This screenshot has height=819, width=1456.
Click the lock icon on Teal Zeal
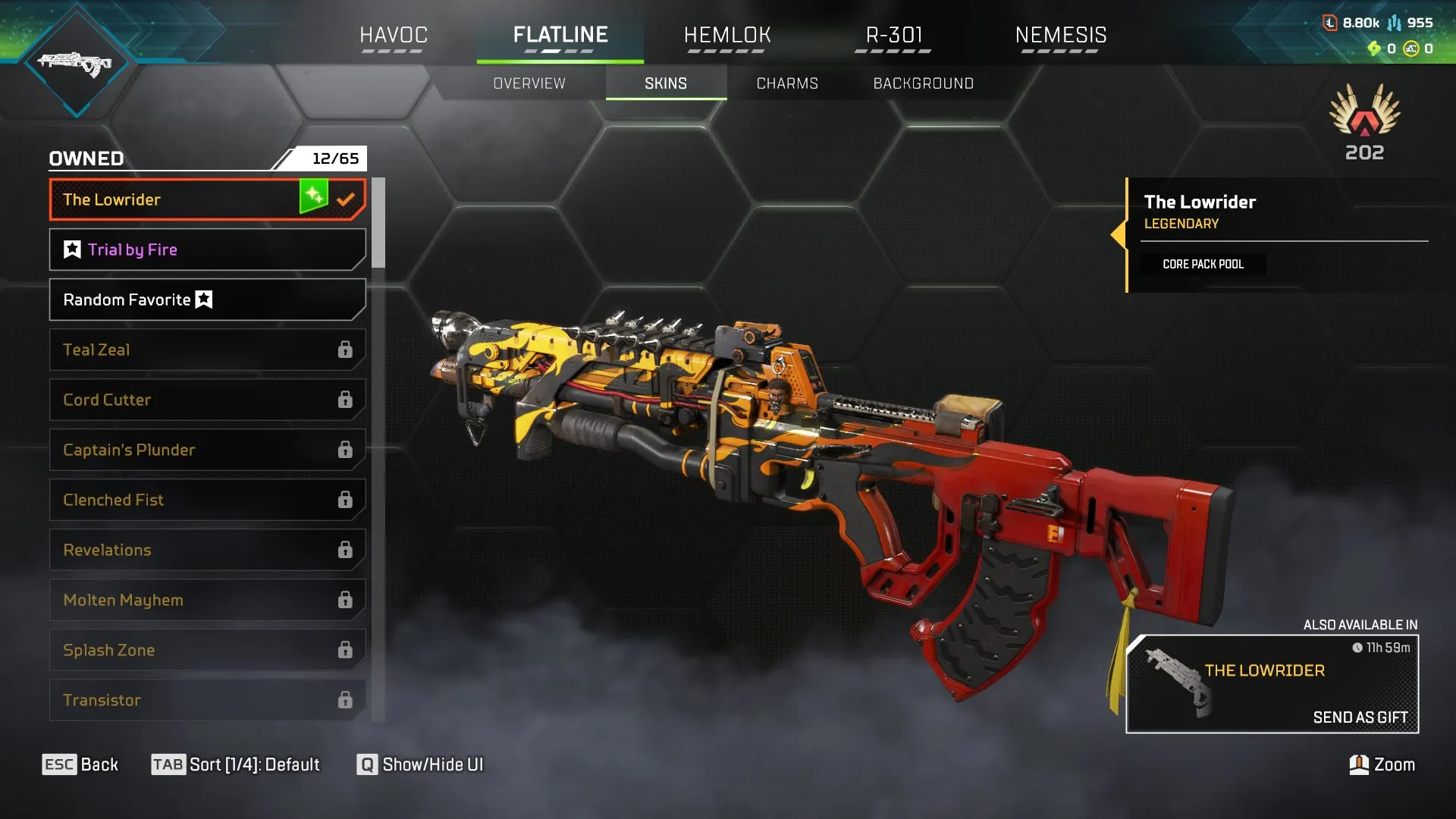(x=346, y=350)
